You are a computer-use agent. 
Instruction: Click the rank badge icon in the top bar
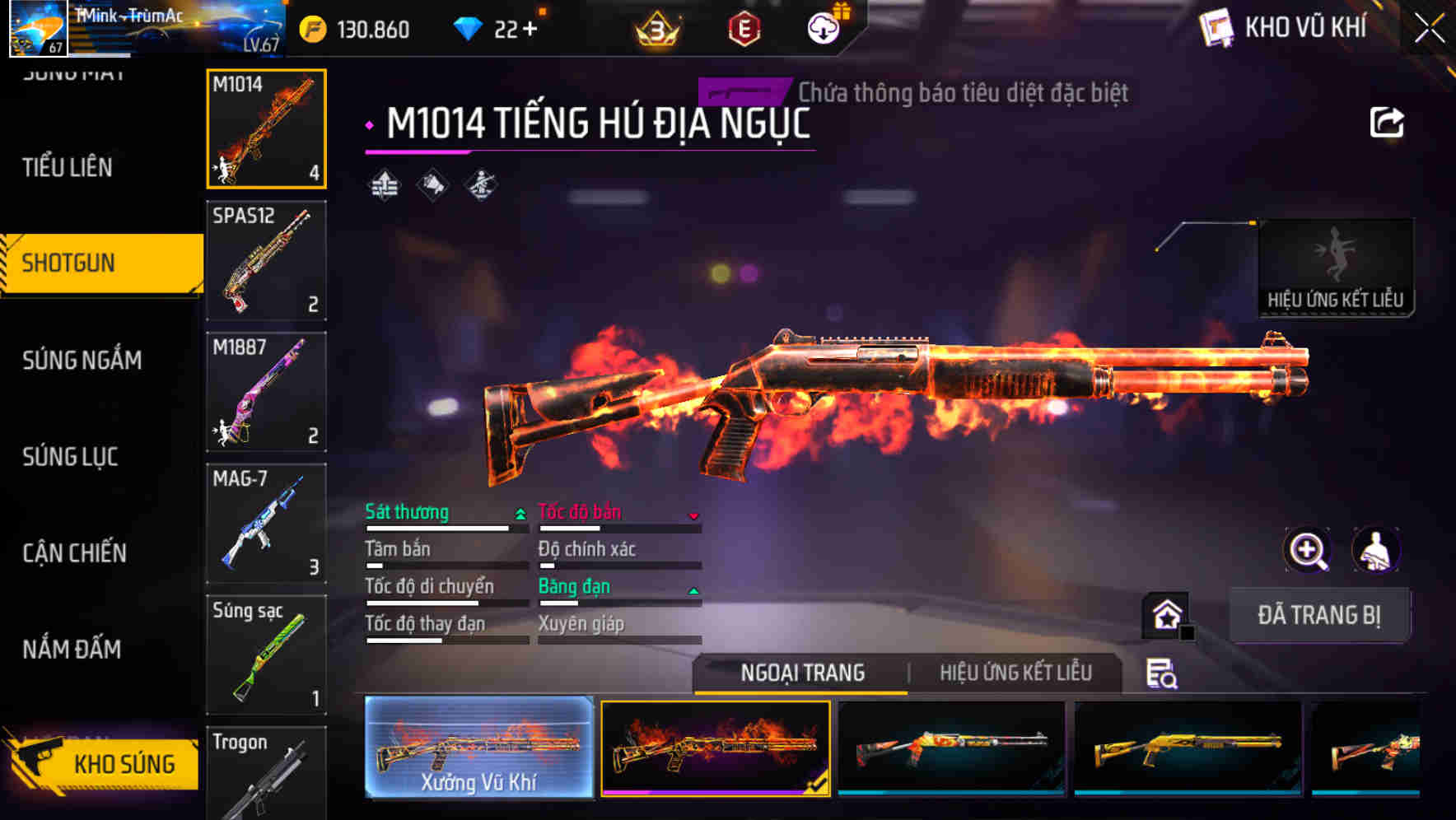coord(656,30)
